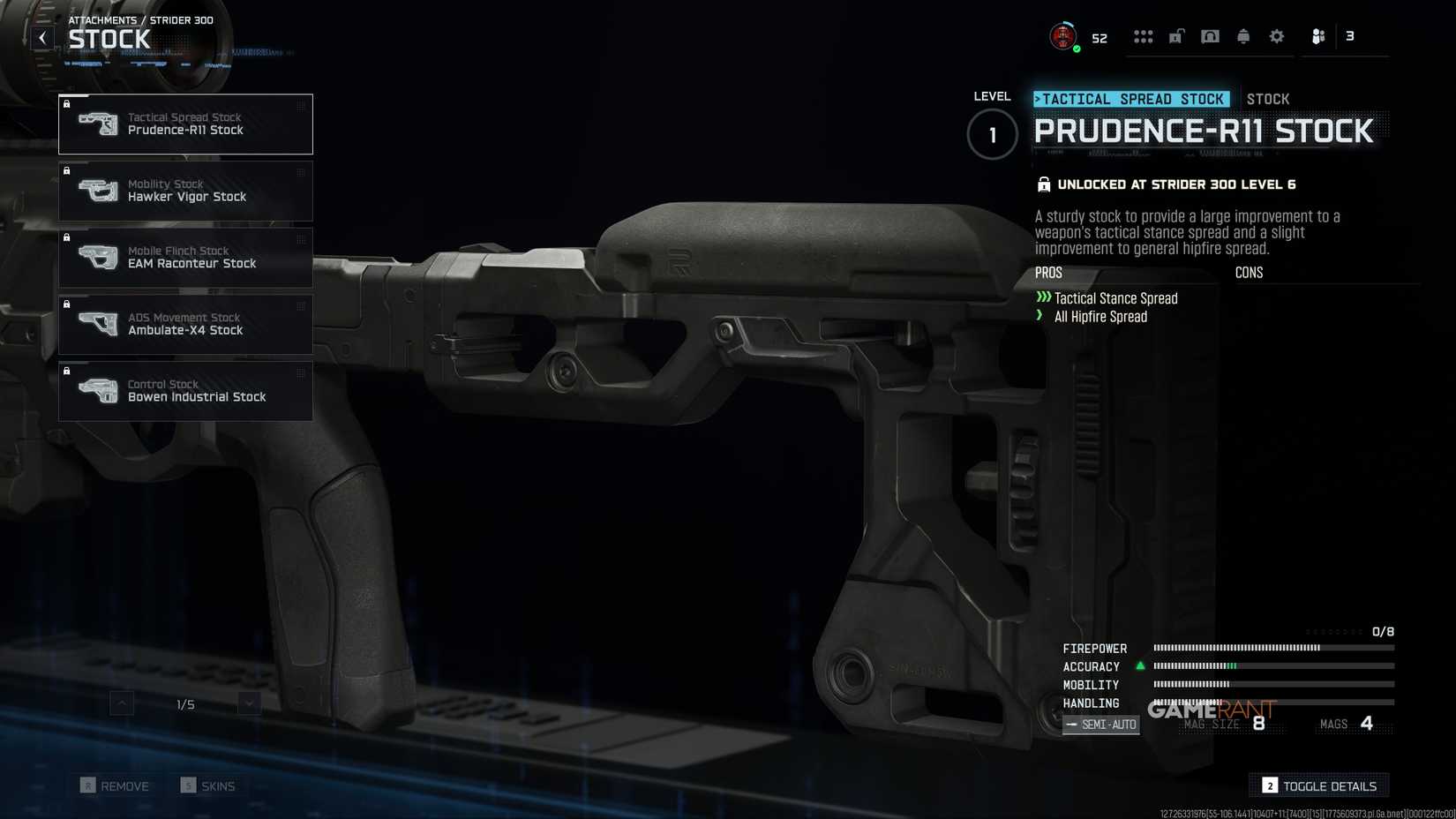Select the Tactical Spread Stock tab label
The width and height of the screenshot is (1456, 819).
pyautogui.click(x=1132, y=99)
